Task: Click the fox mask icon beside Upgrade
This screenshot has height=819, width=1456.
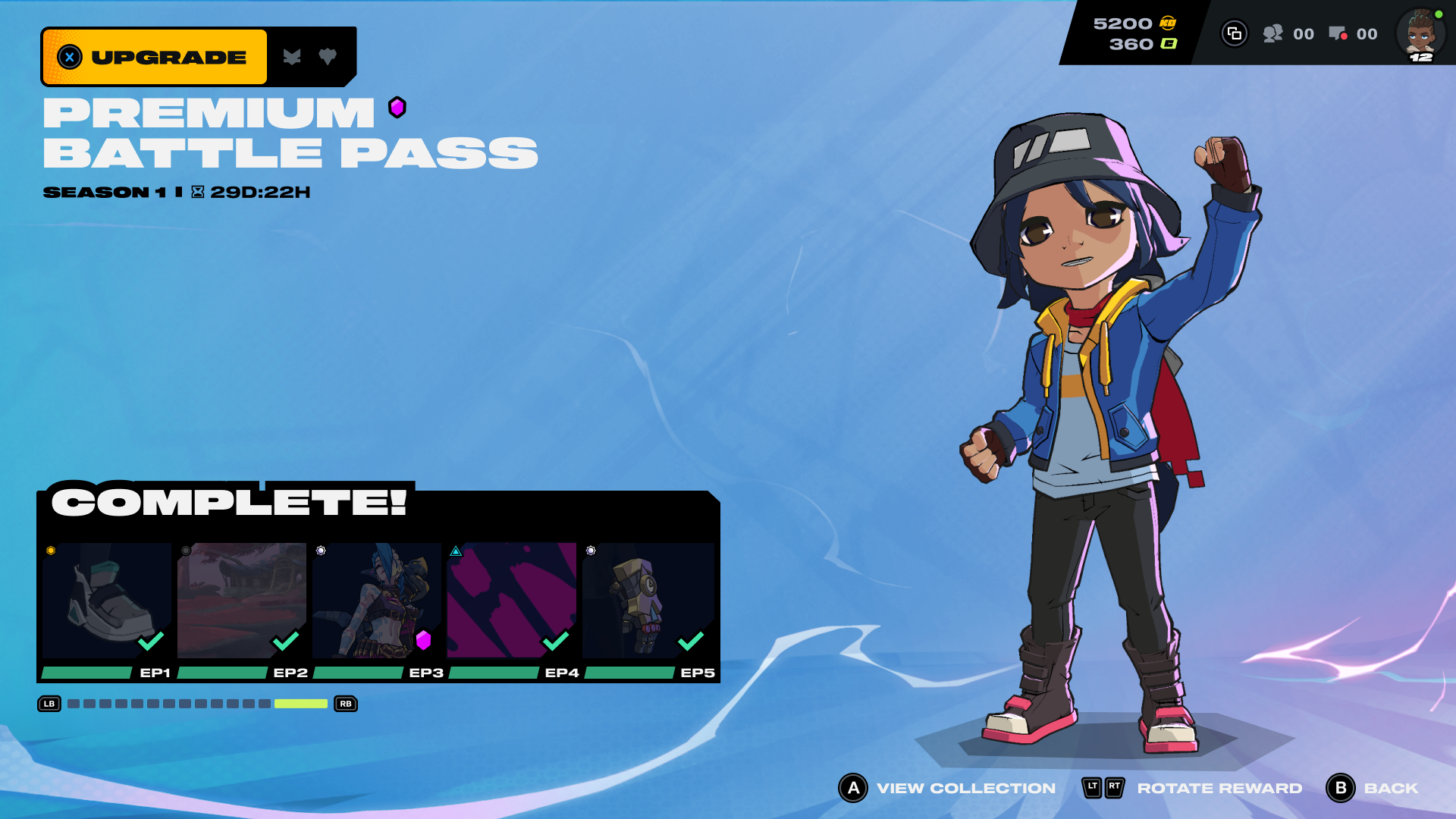Action: click(292, 57)
